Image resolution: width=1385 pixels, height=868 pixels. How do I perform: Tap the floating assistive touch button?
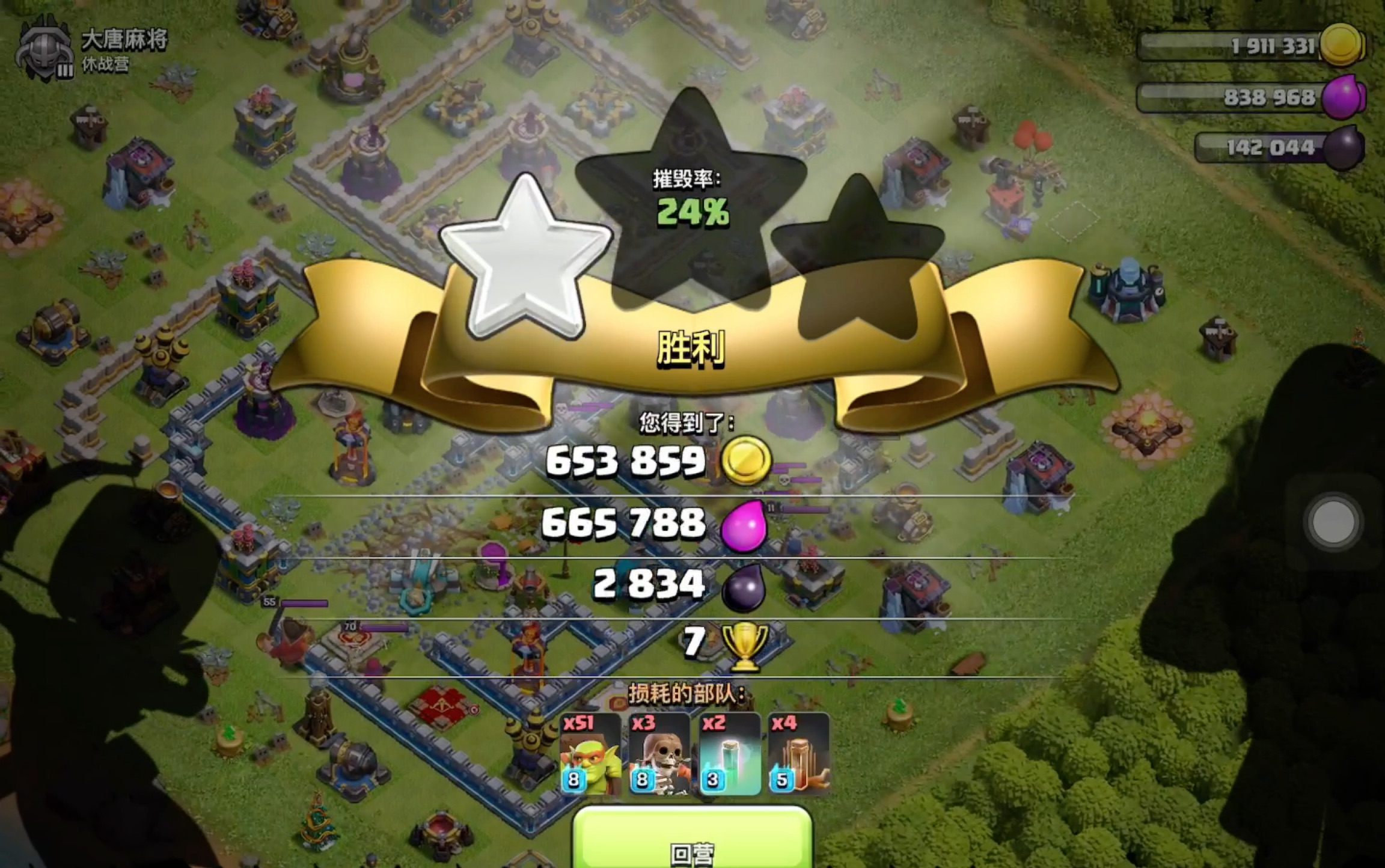[1333, 522]
